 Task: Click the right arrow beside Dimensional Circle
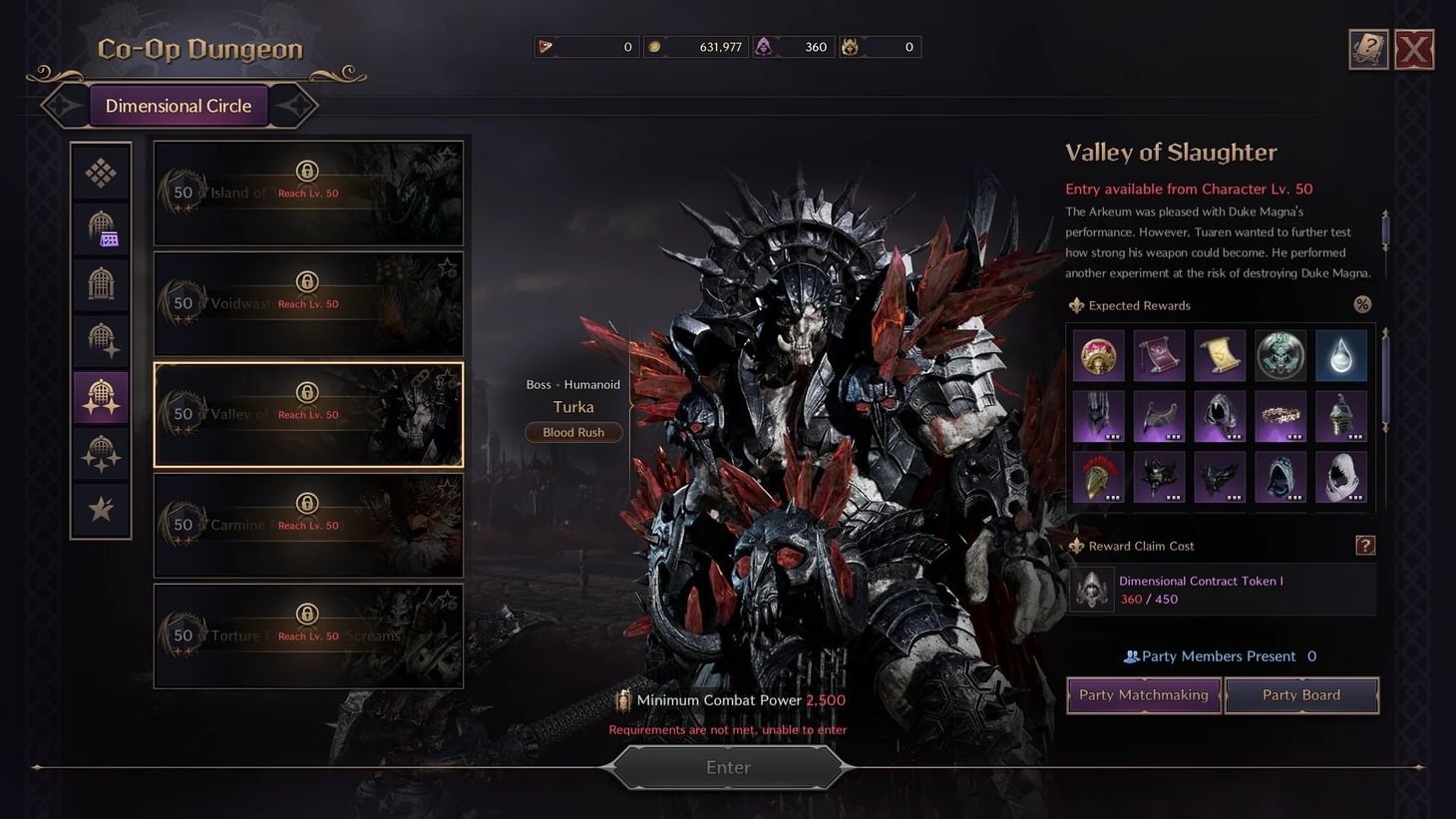click(296, 105)
